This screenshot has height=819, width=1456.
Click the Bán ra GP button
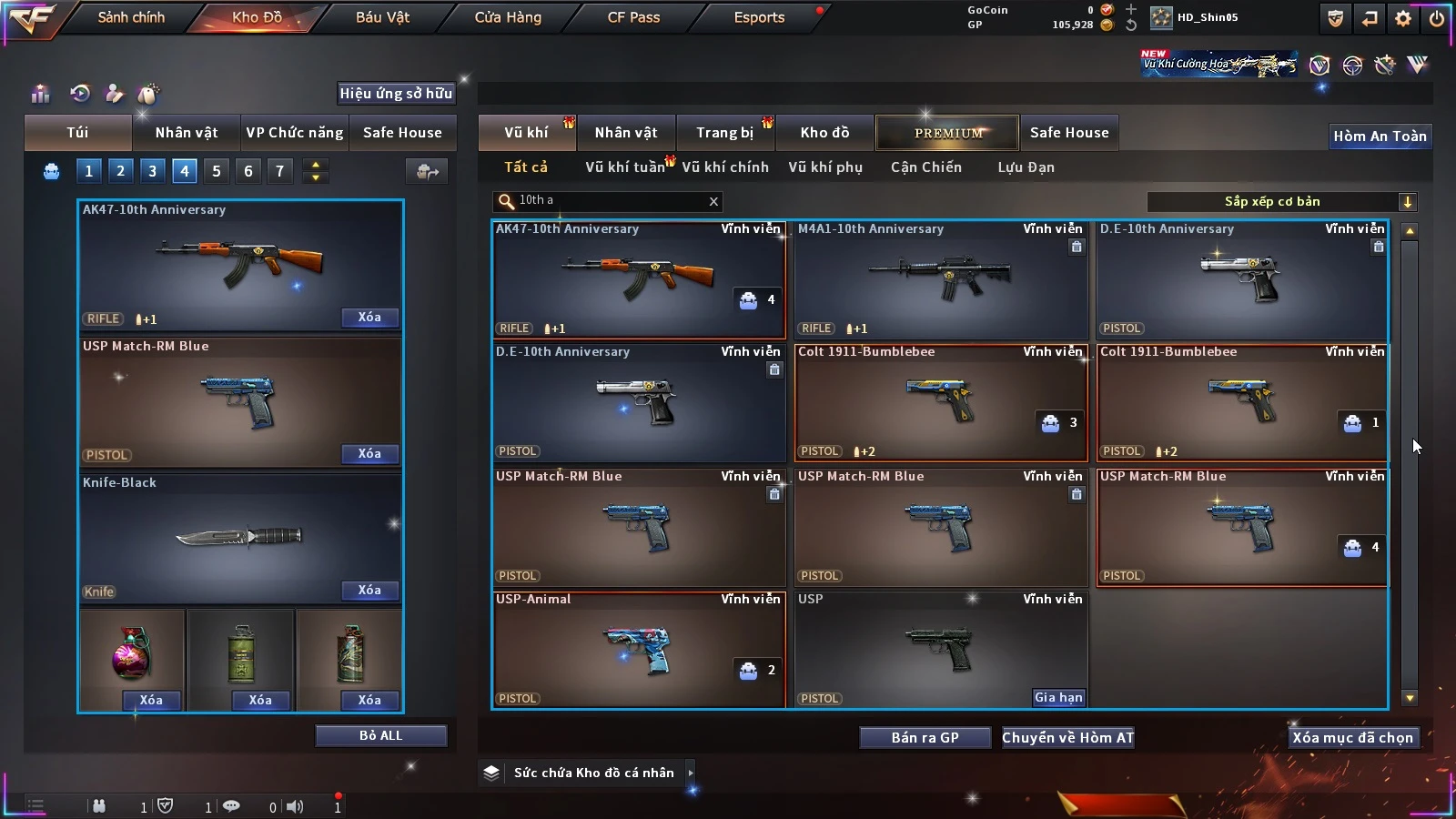click(925, 737)
